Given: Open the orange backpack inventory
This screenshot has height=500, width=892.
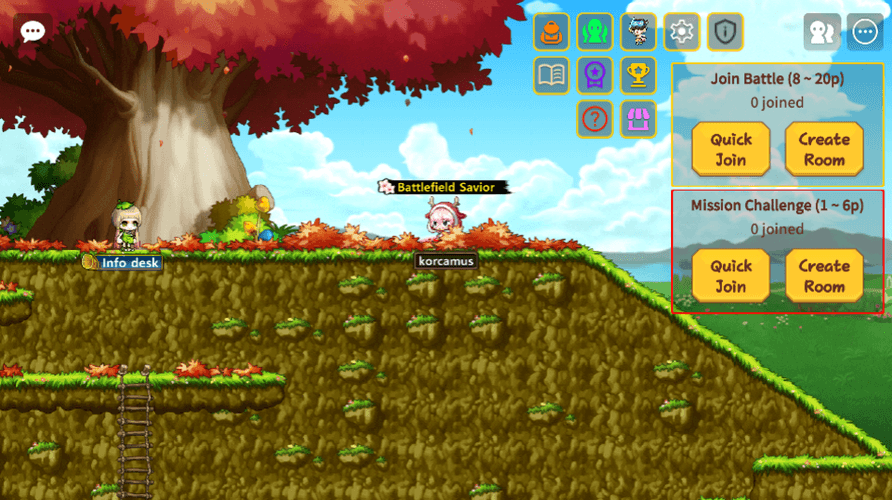Looking at the screenshot, I should pos(551,32).
